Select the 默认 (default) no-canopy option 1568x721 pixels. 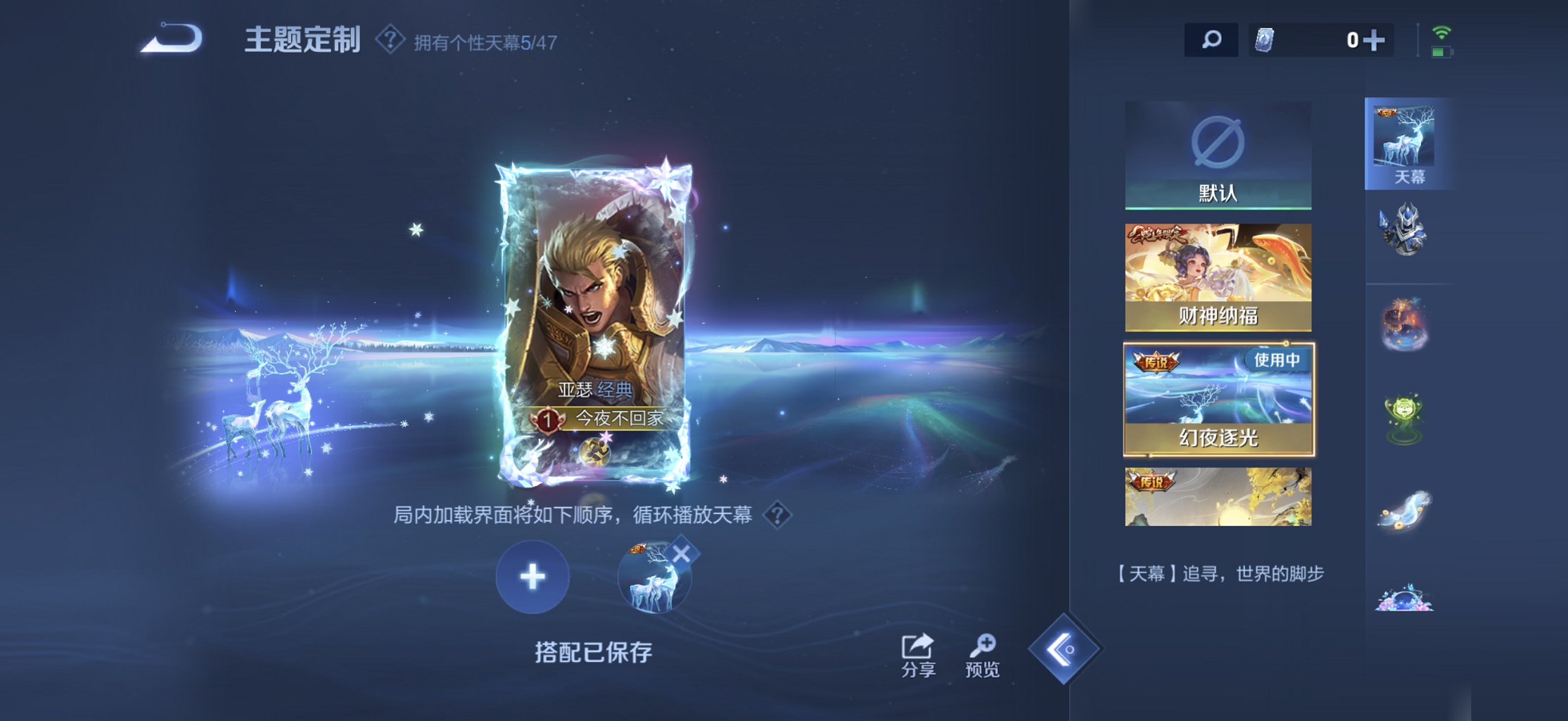tap(1218, 155)
